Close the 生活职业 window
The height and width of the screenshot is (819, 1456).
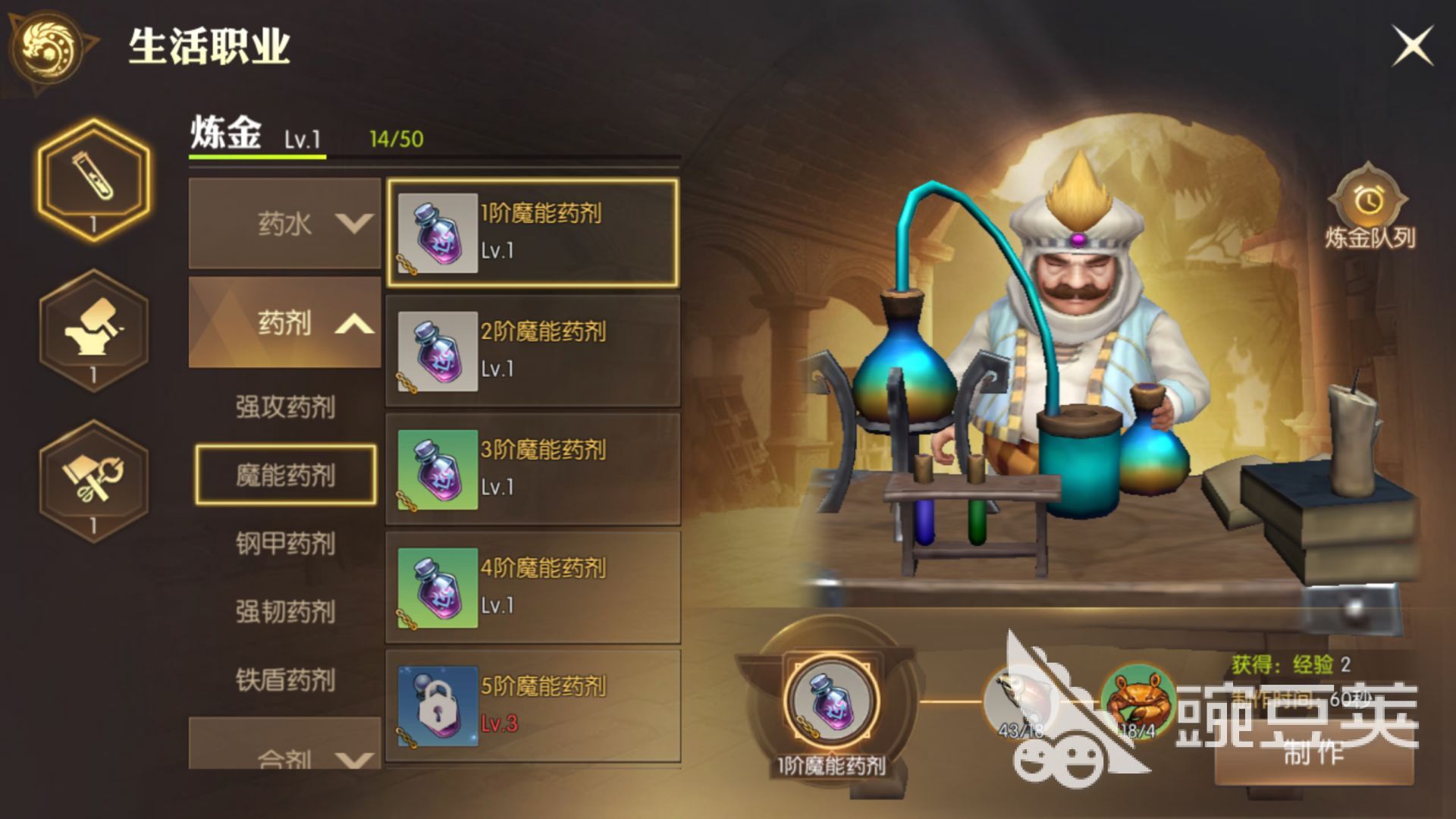(1412, 45)
